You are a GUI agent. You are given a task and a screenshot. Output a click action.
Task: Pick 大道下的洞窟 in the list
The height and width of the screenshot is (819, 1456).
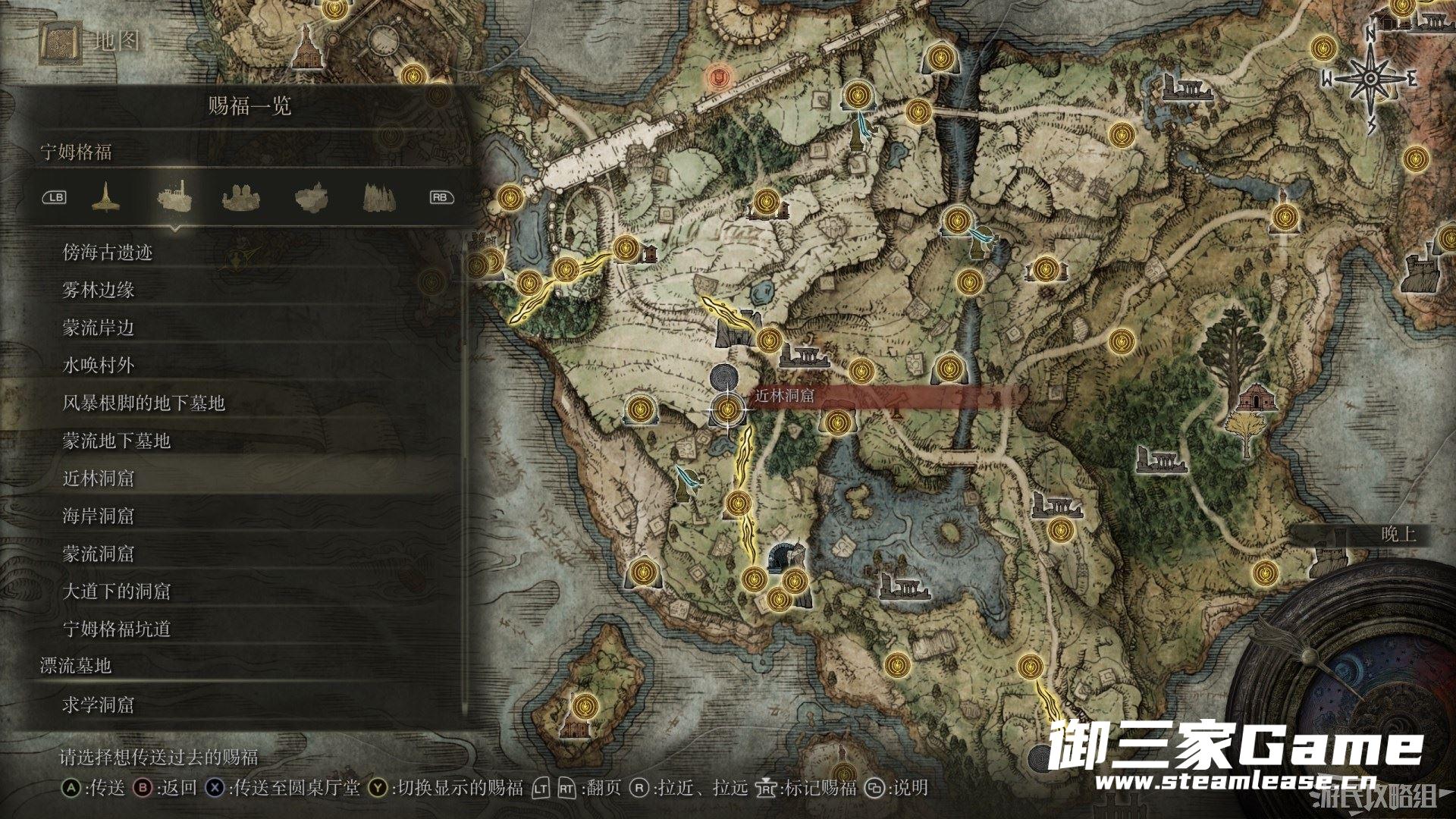tap(117, 591)
